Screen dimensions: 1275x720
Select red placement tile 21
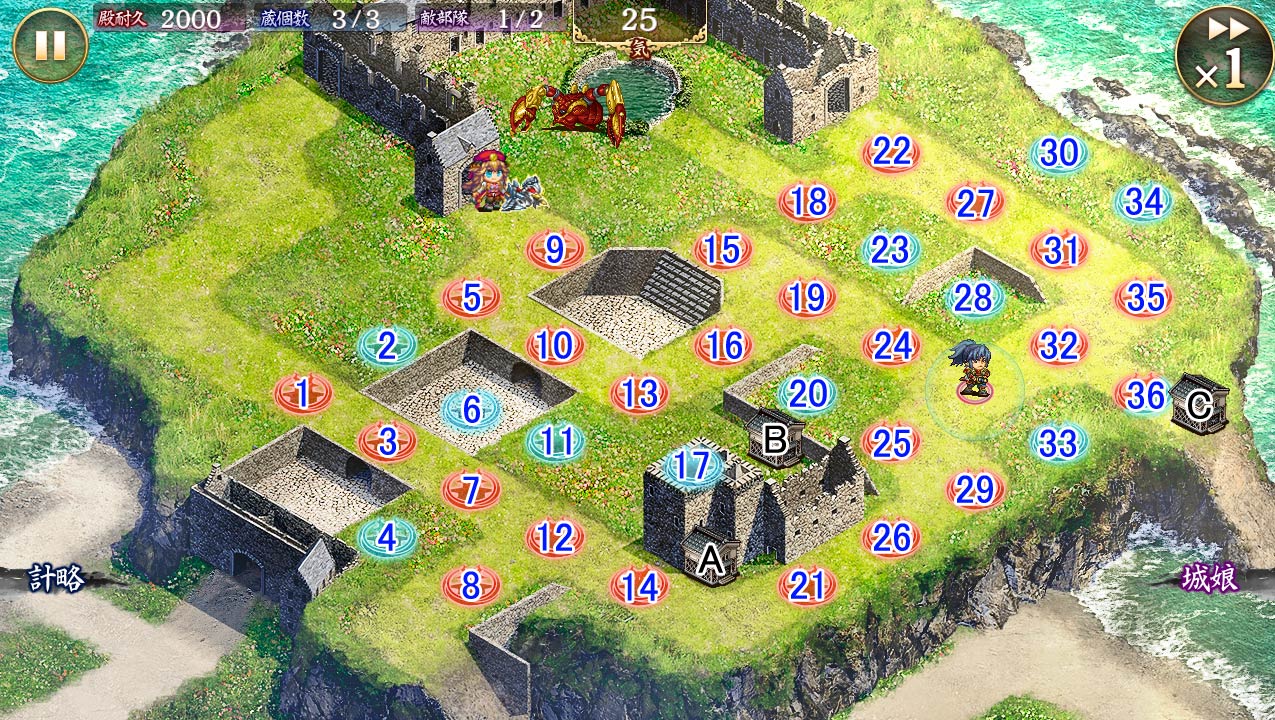pyautogui.click(x=806, y=586)
